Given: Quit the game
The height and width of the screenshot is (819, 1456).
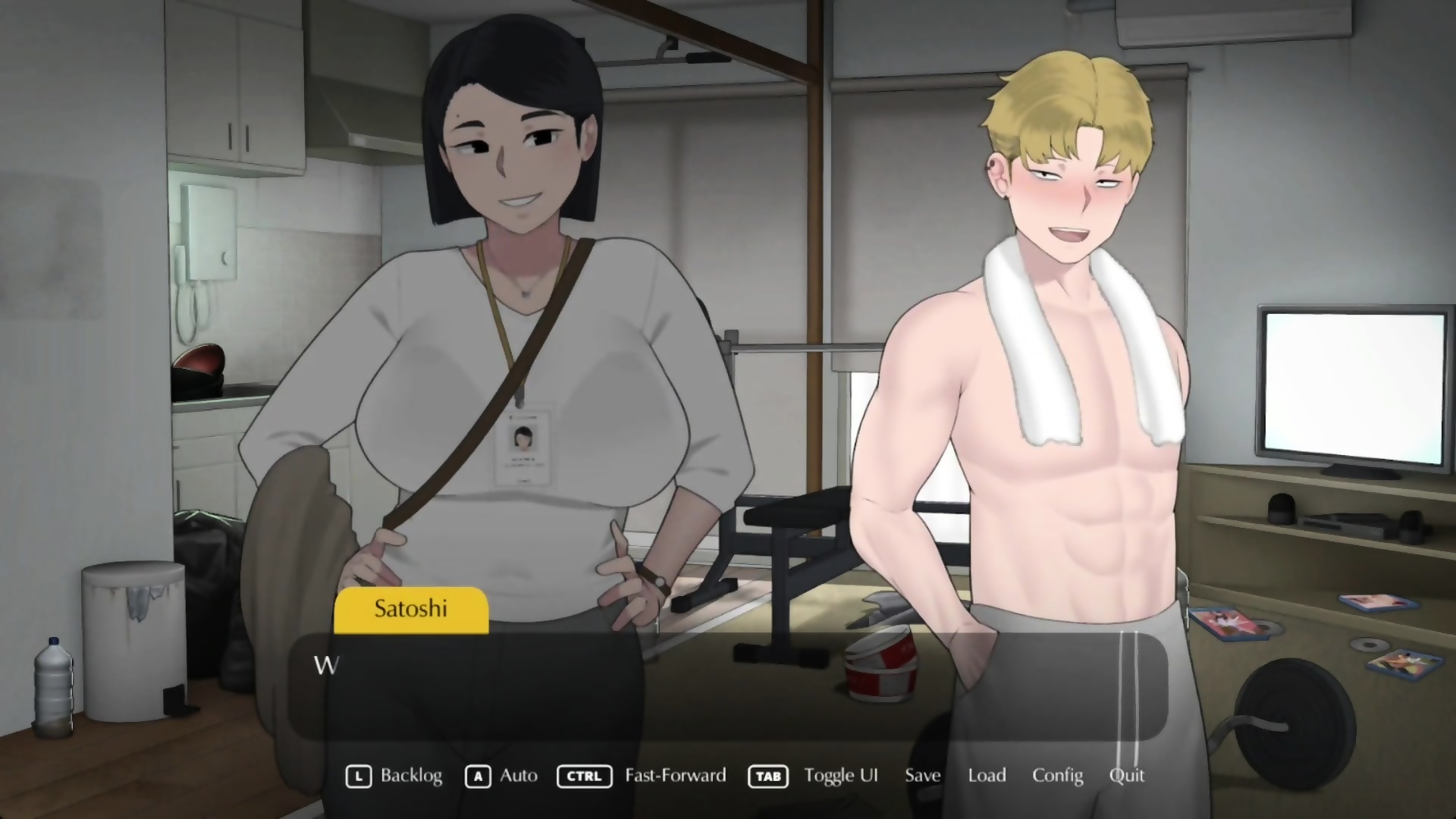Looking at the screenshot, I should (1126, 775).
